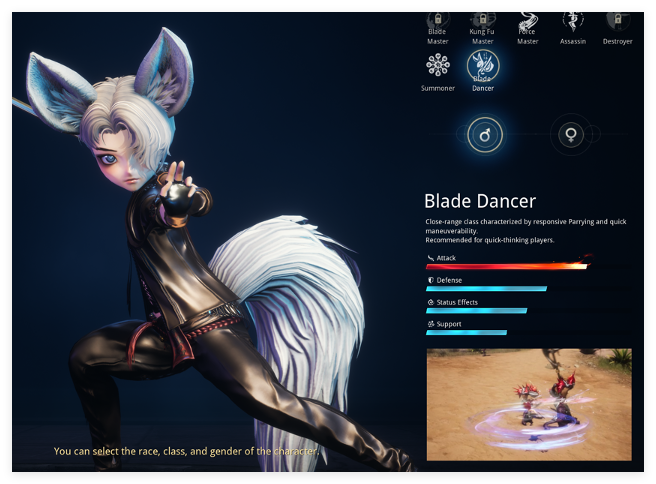This screenshot has width=656, height=484.
Task: Switch to the female gender symbol
Action: coord(571,134)
